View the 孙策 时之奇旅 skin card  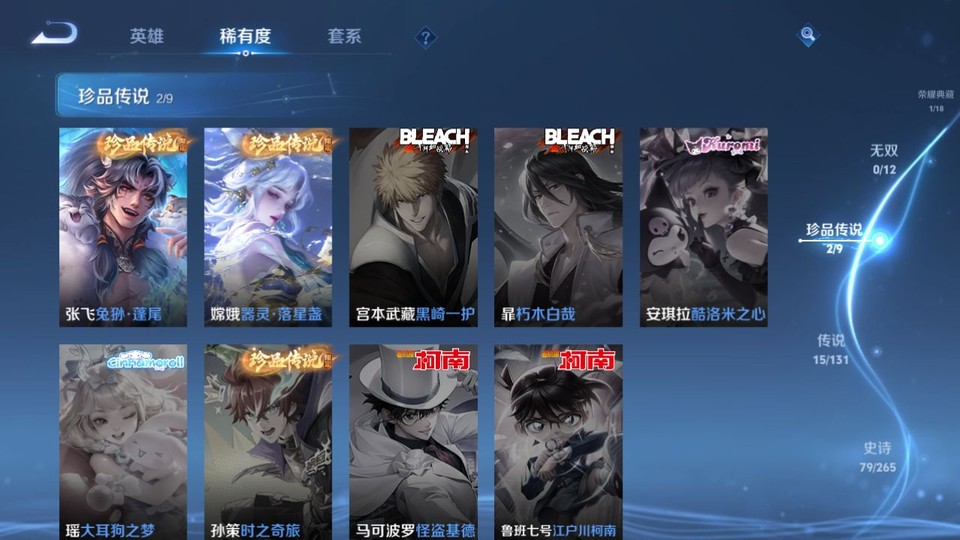(268, 442)
